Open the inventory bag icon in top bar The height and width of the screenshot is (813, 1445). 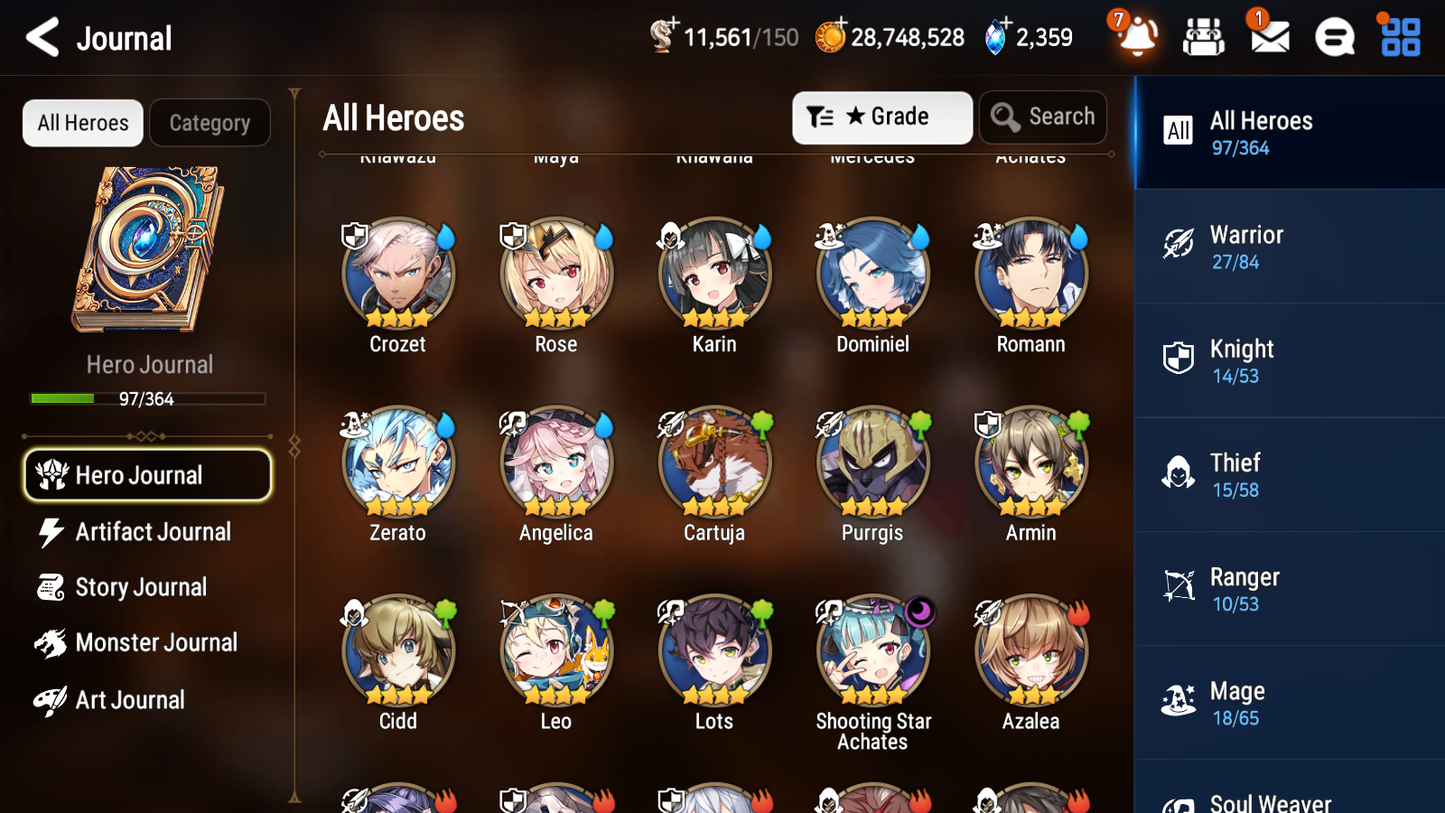pyautogui.click(x=1202, y=36)
